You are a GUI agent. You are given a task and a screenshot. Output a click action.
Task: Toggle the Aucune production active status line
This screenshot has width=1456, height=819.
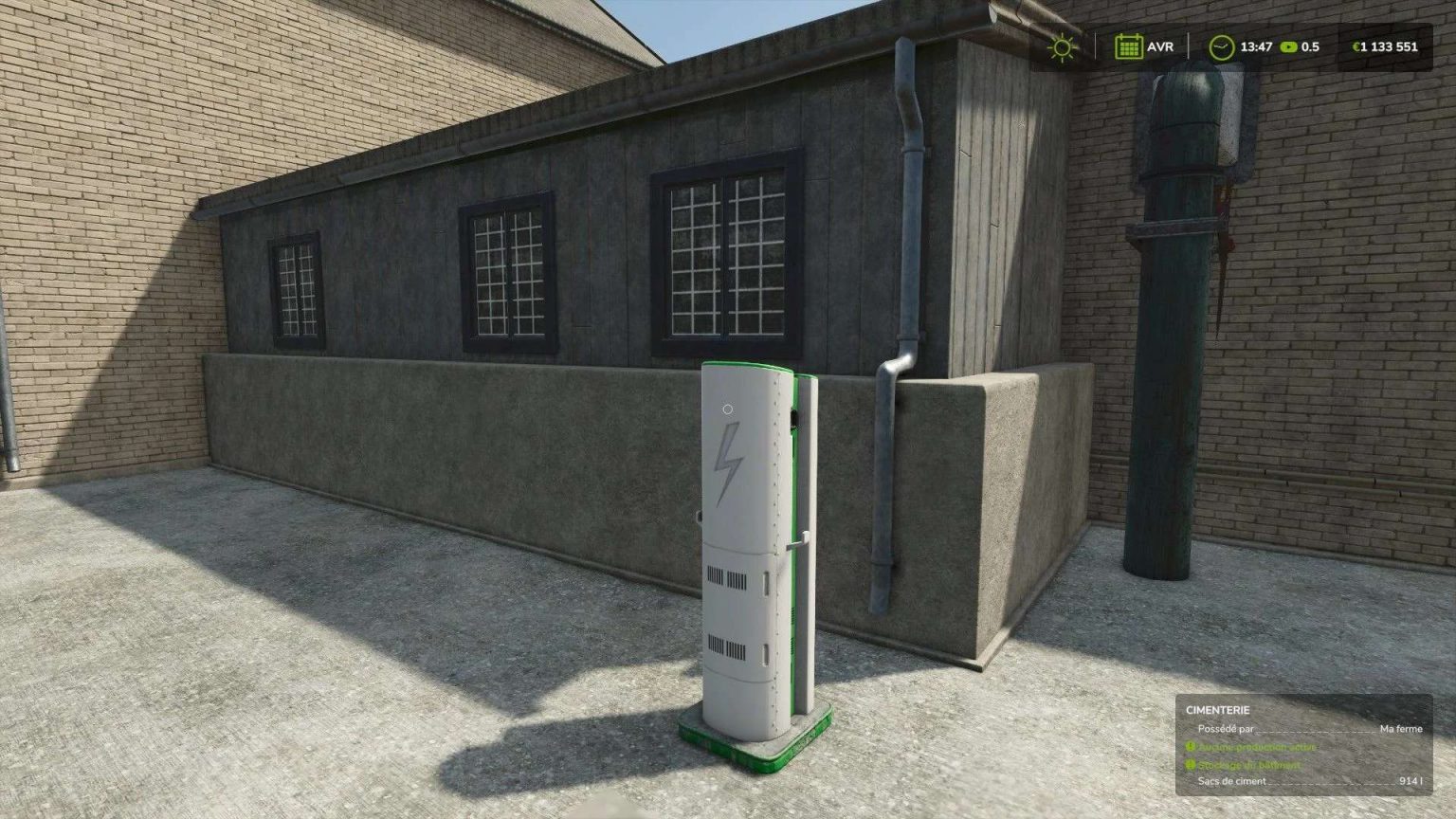click(x=1256, y=747)
